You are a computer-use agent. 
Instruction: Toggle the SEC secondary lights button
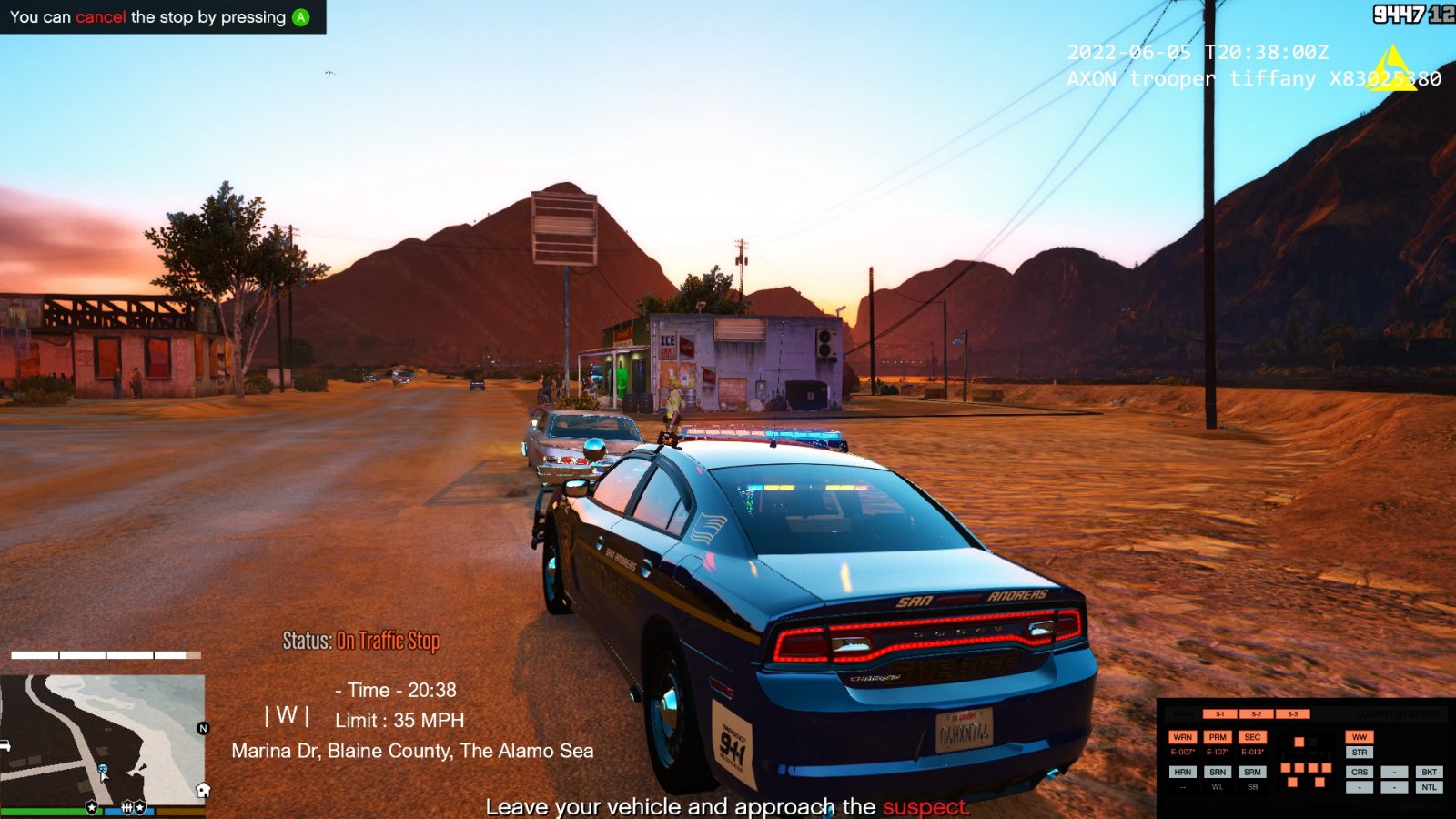(1252, 737)
